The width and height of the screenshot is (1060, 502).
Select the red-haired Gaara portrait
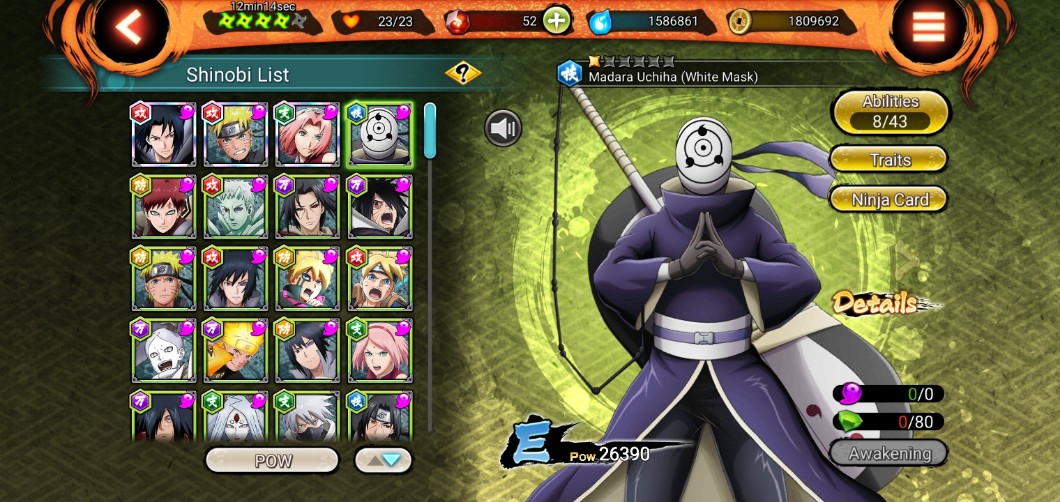(x=163, y=207)
